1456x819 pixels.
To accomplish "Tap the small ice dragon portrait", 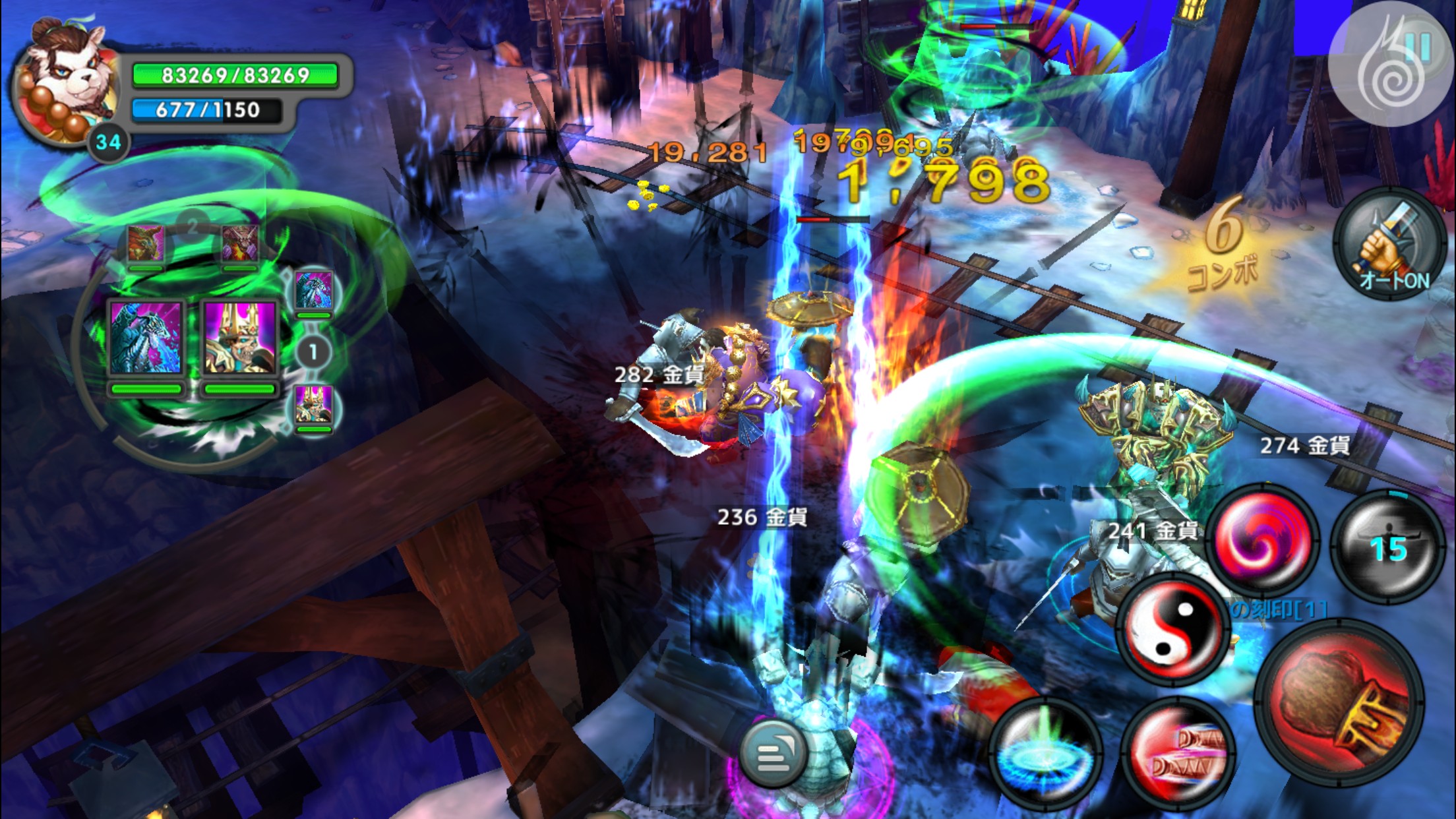I will click(313, 290).
